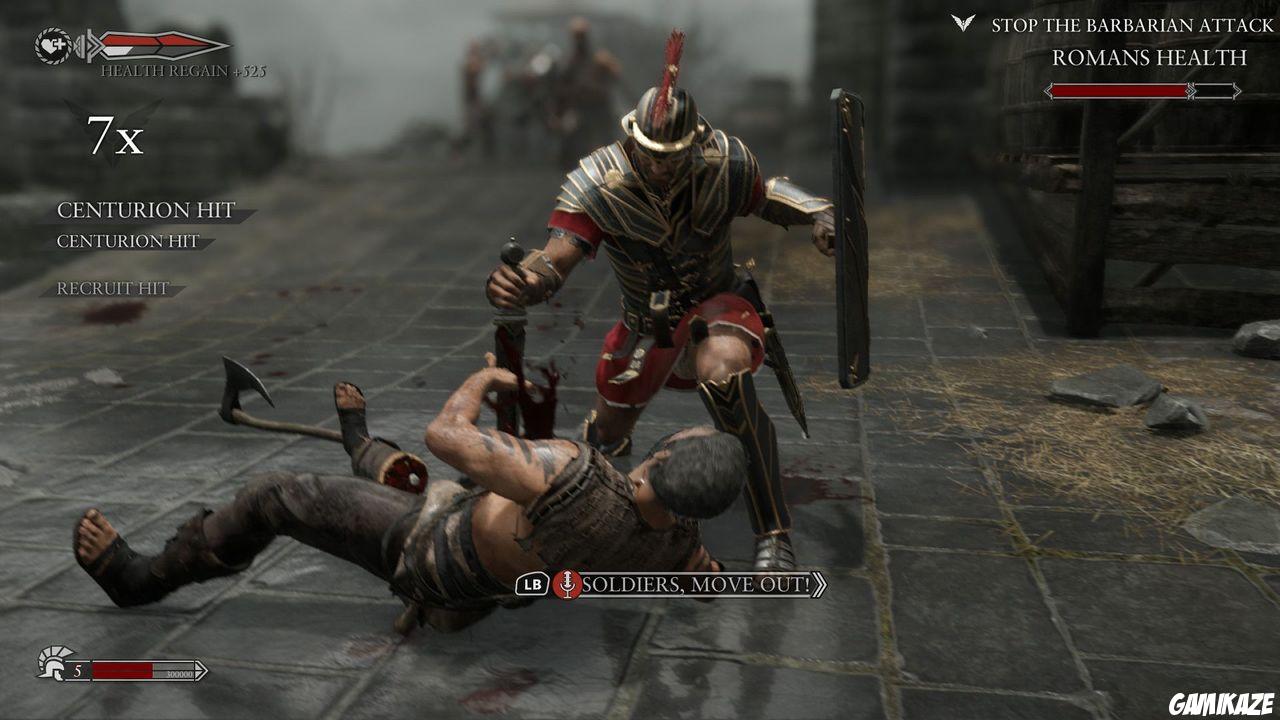Click the sword hilt crossguard emblem
1280x720 pixels.
tap(88, 44)
